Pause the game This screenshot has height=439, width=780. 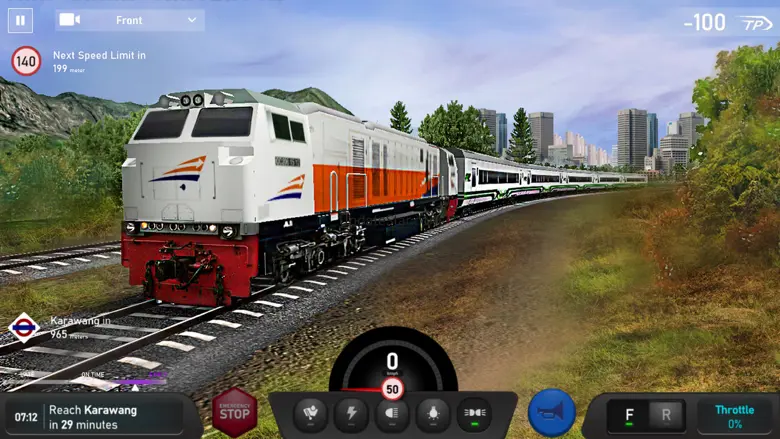20,20
